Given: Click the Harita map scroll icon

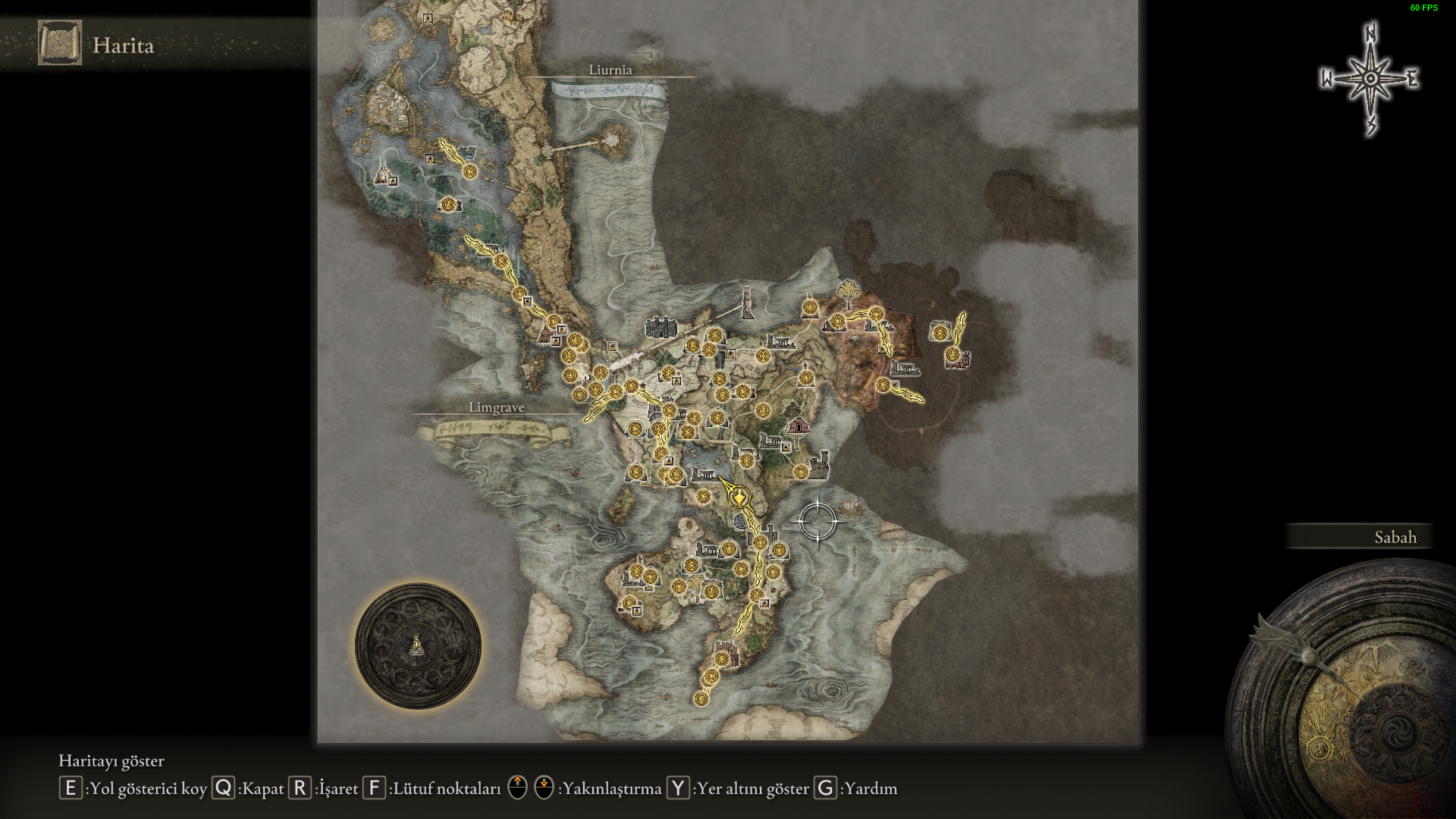Looking at the screenshot, I should coord(60,43).
